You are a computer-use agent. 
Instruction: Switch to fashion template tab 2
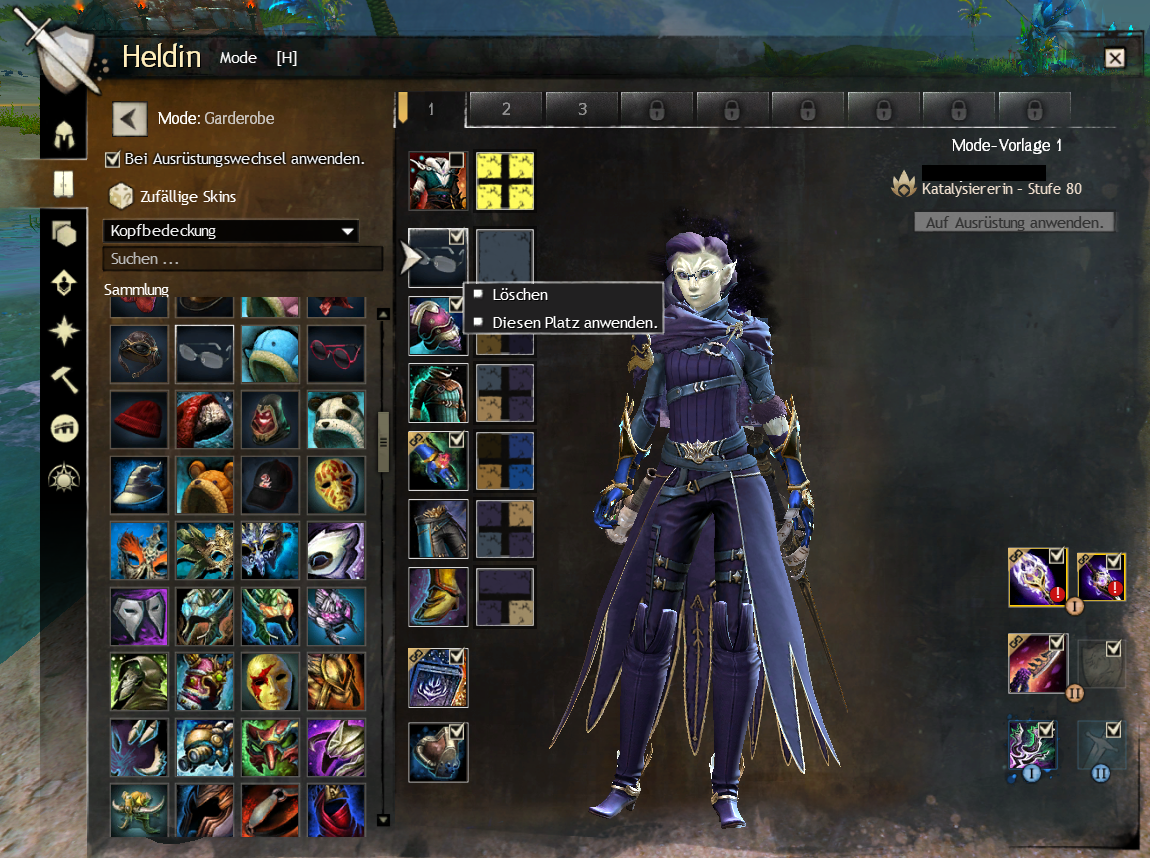click(506, 109)
